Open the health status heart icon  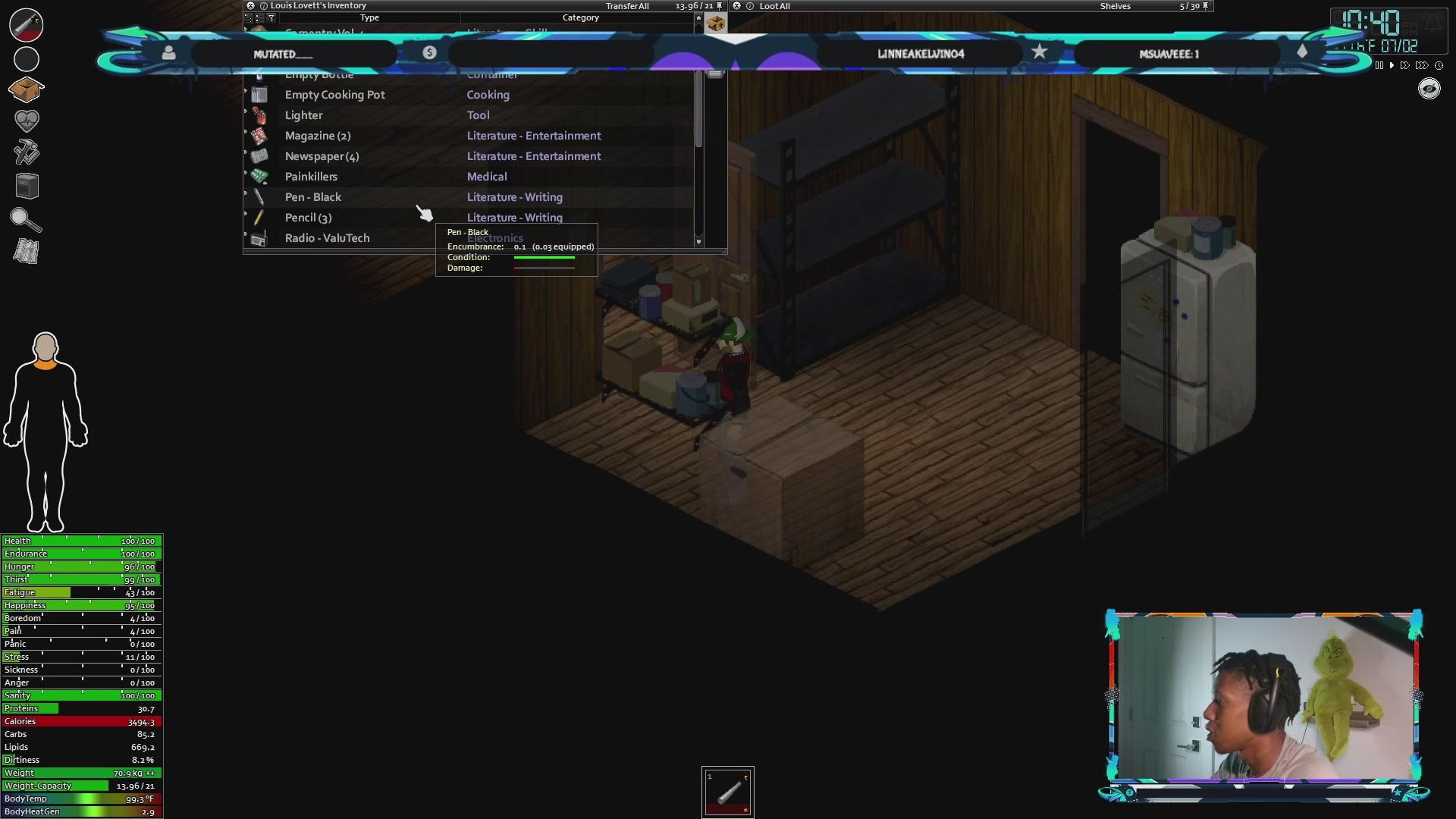26,120
